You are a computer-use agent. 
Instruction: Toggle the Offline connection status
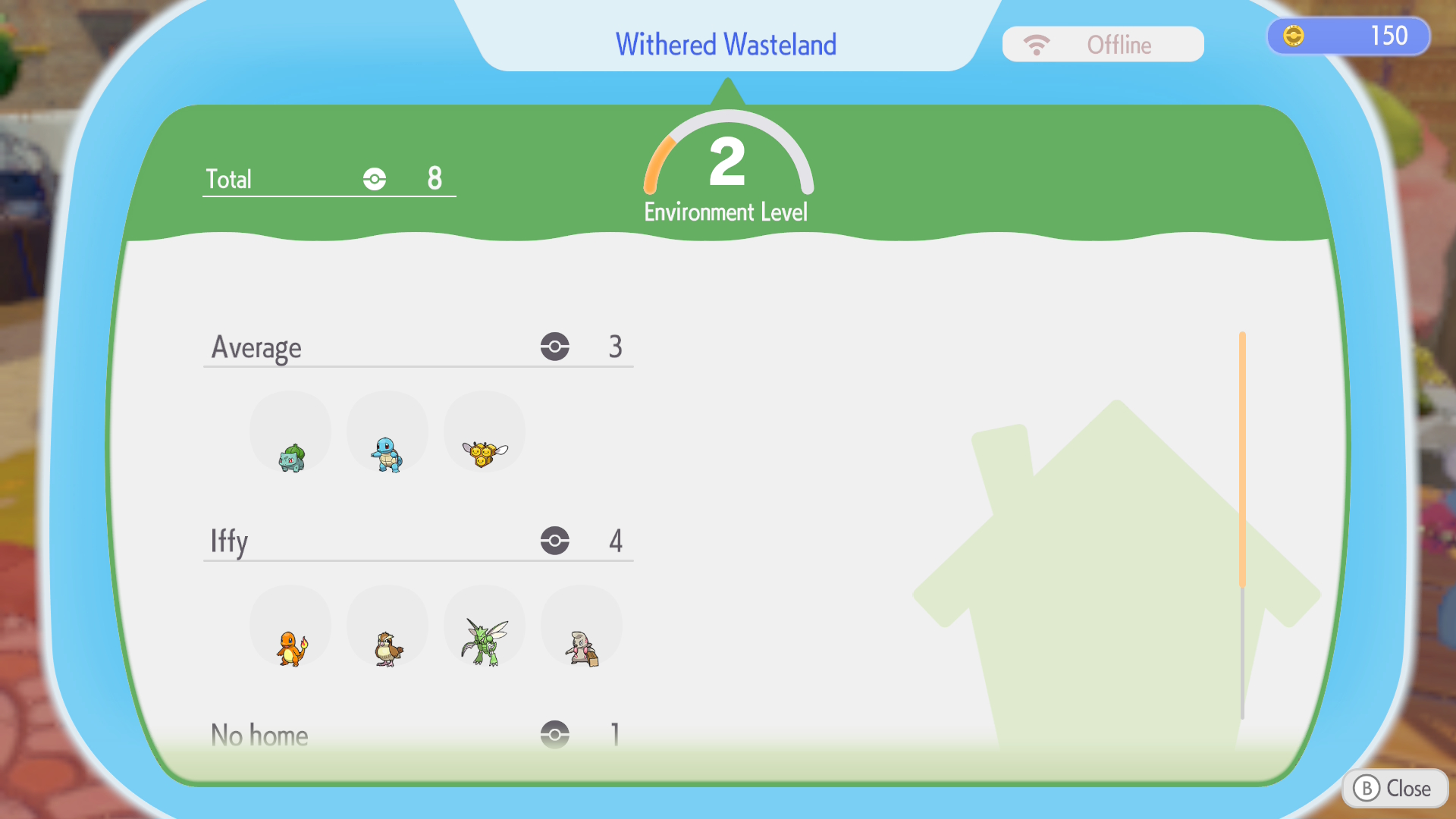[1103, 44]
